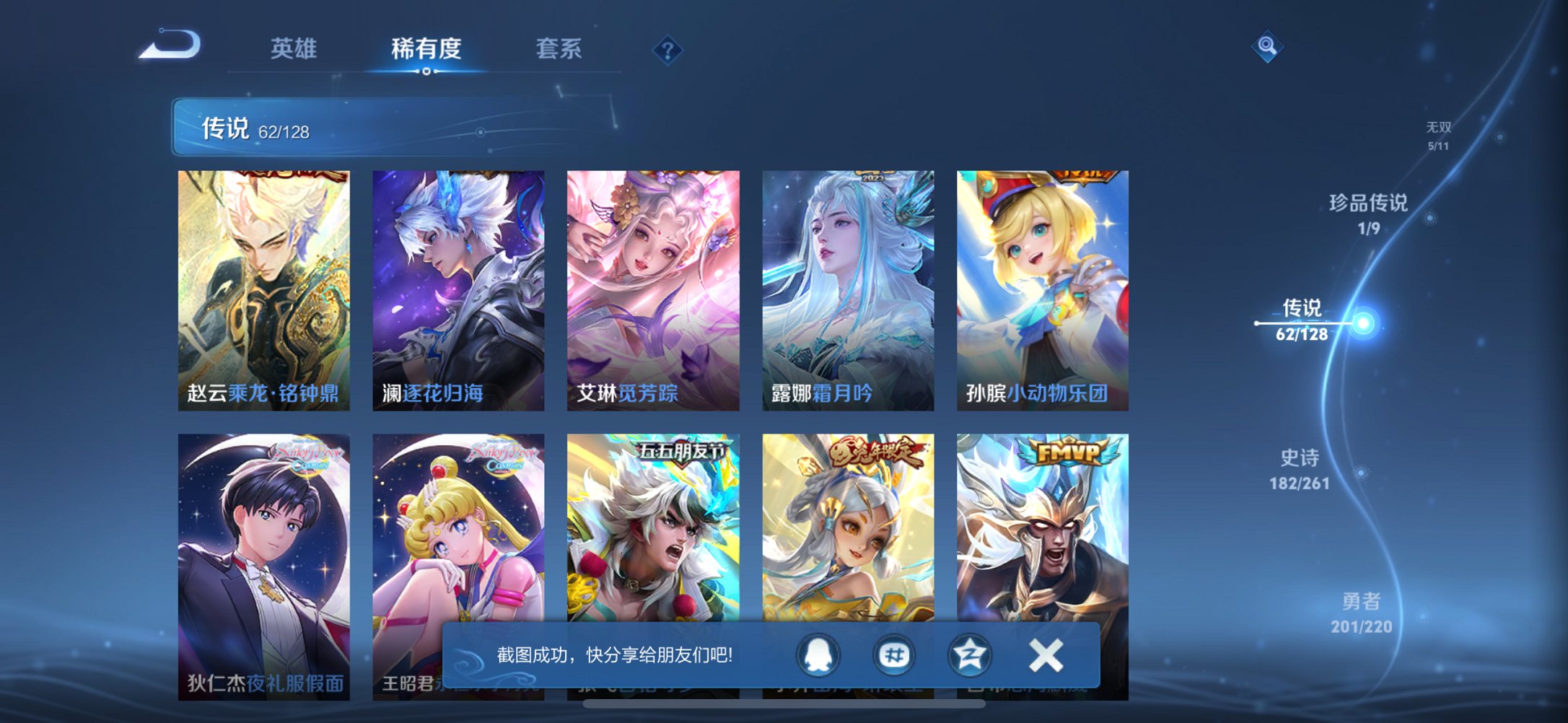
Task: Open the question mark help icon
Action: [x=667, y=49]
